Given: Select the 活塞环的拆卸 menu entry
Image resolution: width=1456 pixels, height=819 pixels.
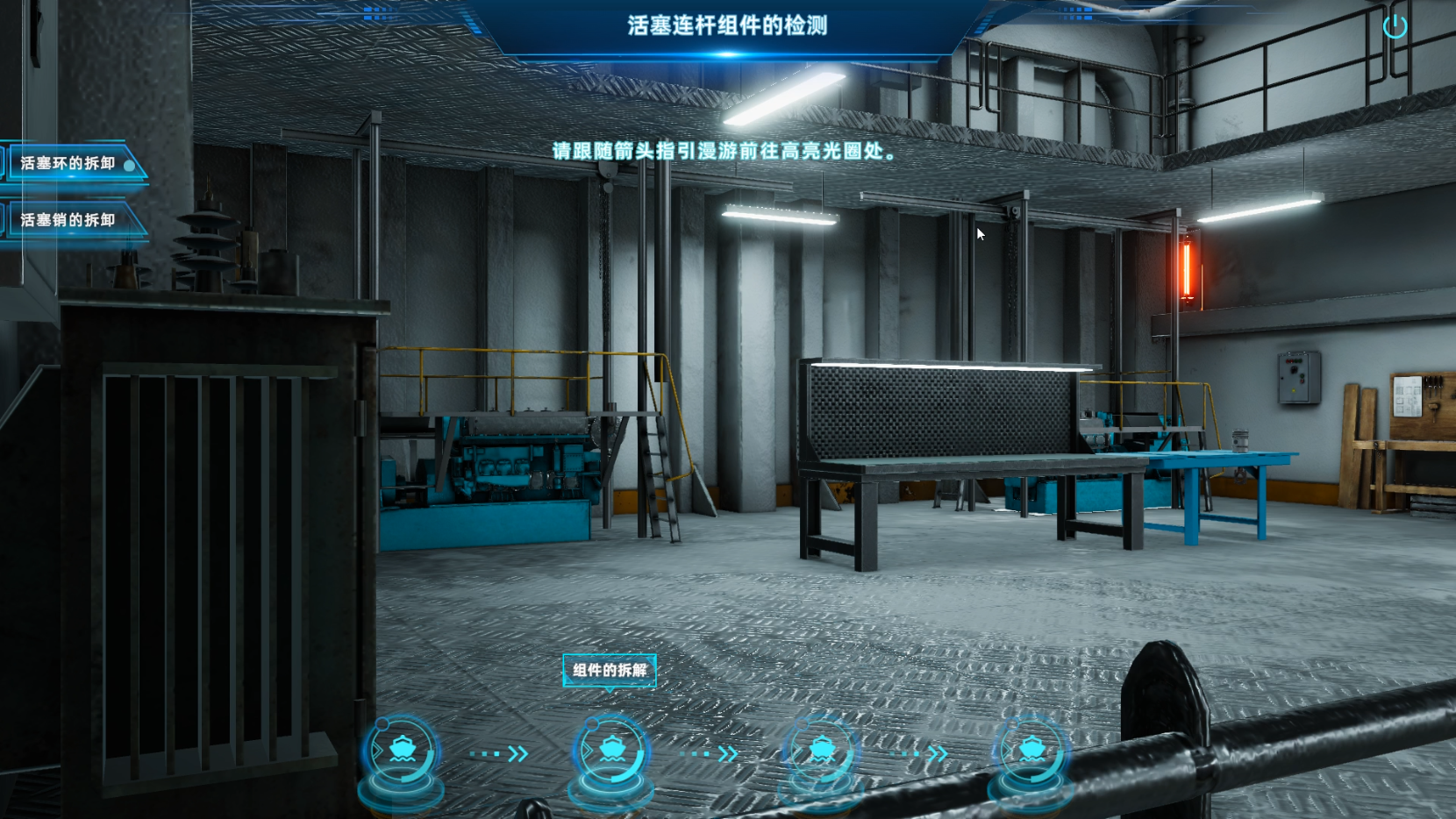Looking at the screenshot, I should coord(69,164).
